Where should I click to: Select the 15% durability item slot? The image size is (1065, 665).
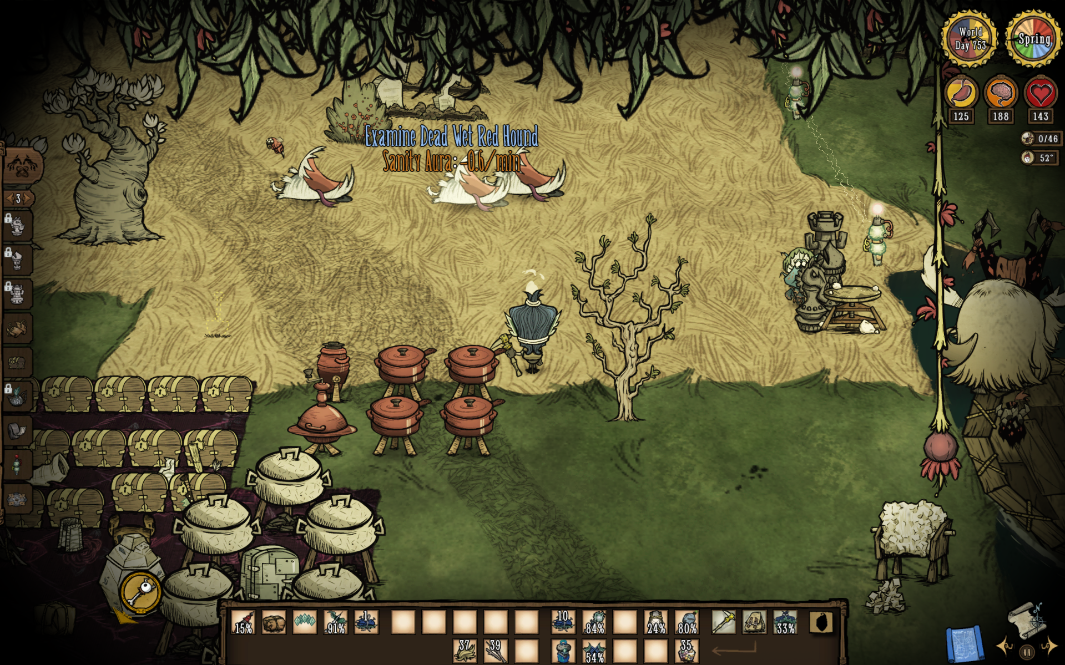[243, 622]
